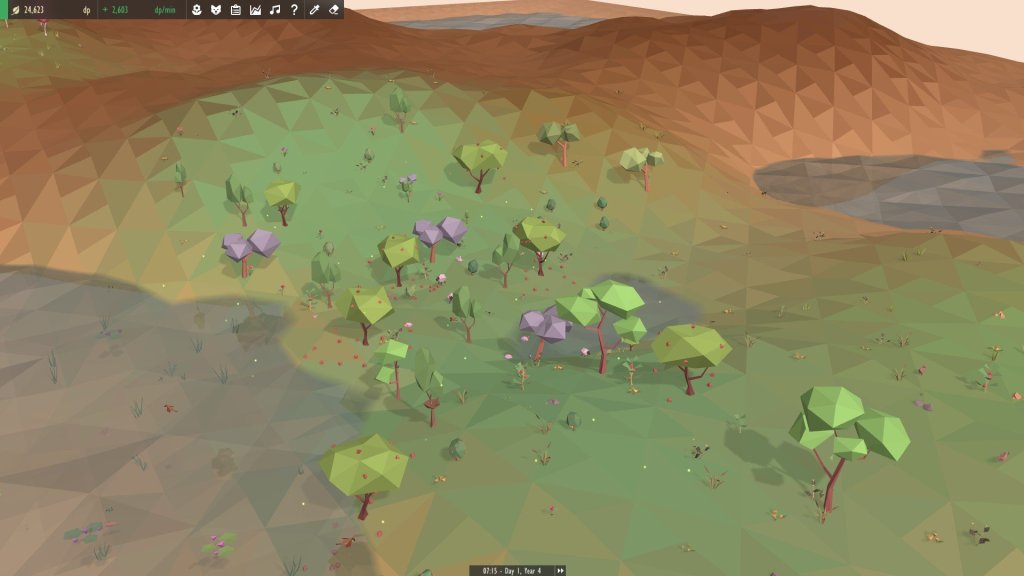Open help via the question mark

point(293,10)
